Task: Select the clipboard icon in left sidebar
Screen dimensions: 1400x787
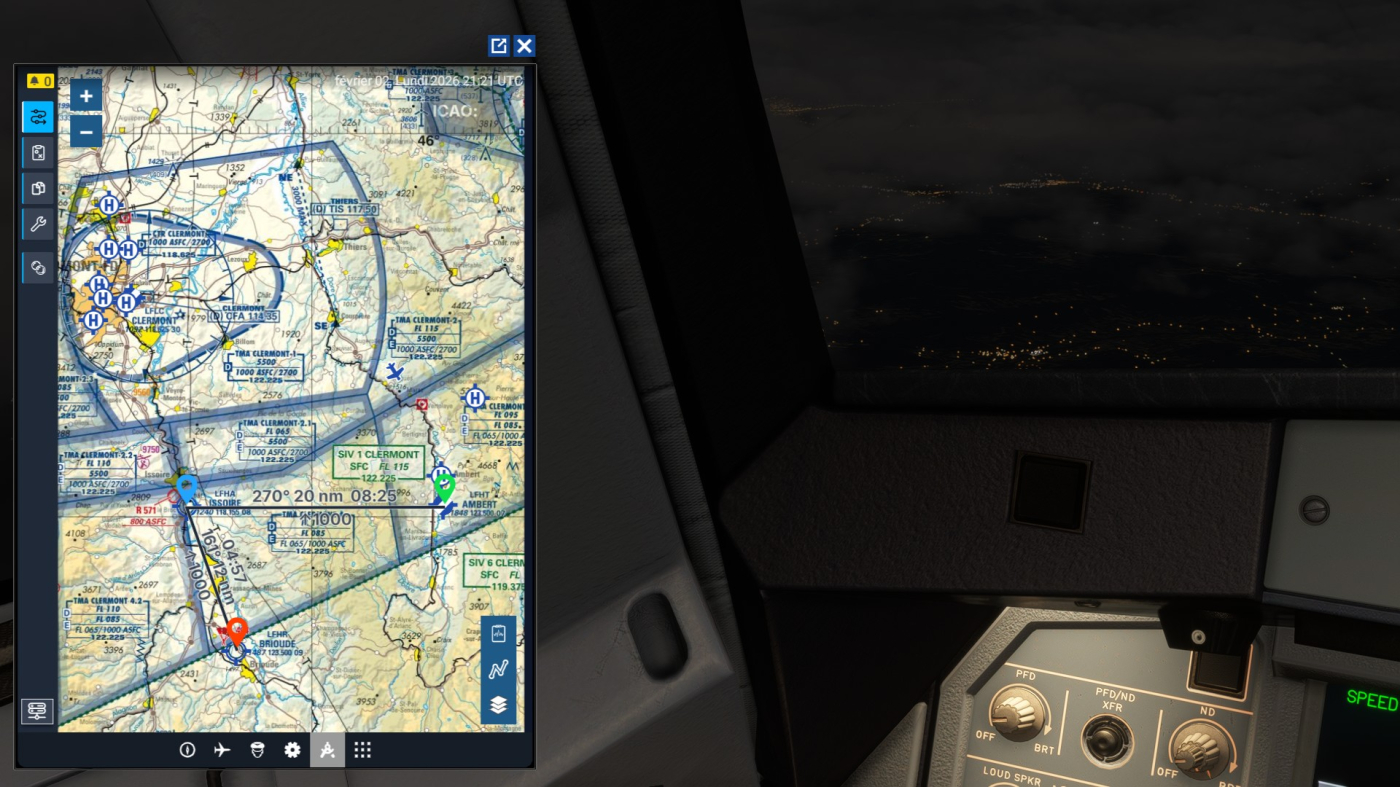Action: point(38,152)
